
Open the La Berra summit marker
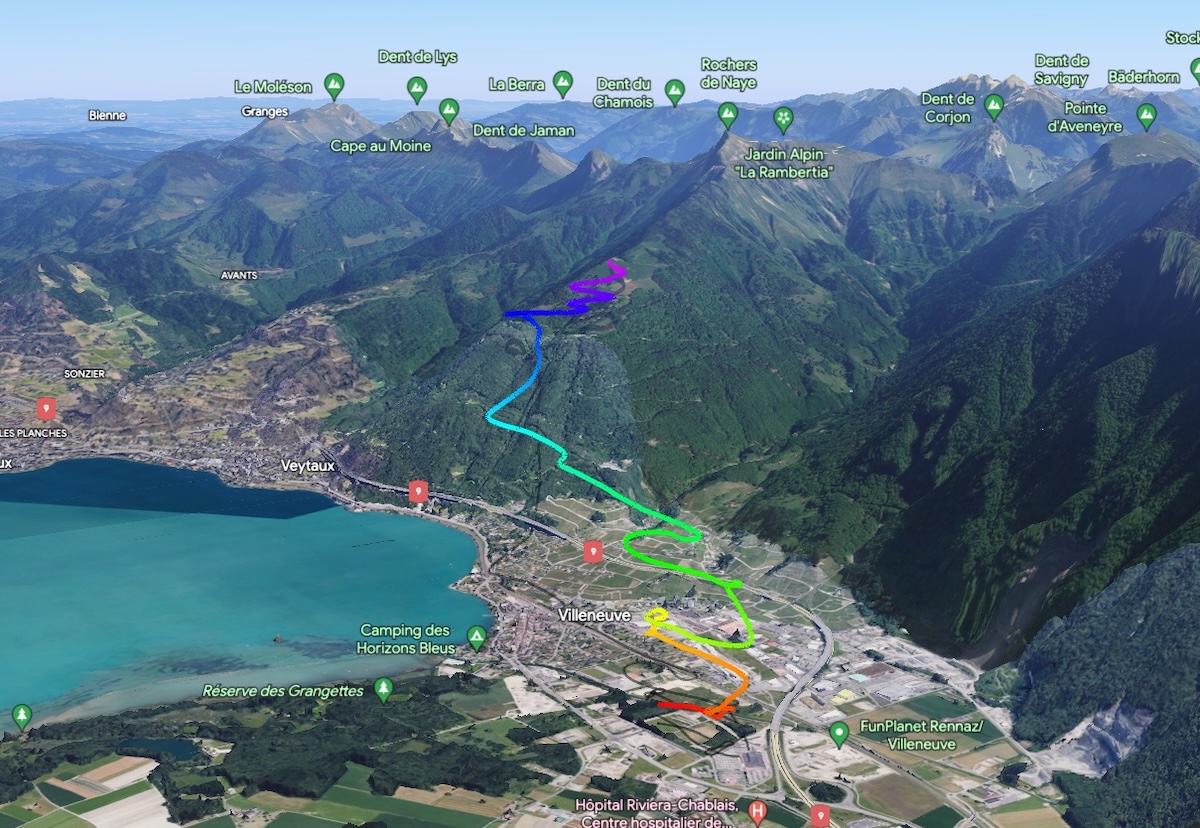563,83
